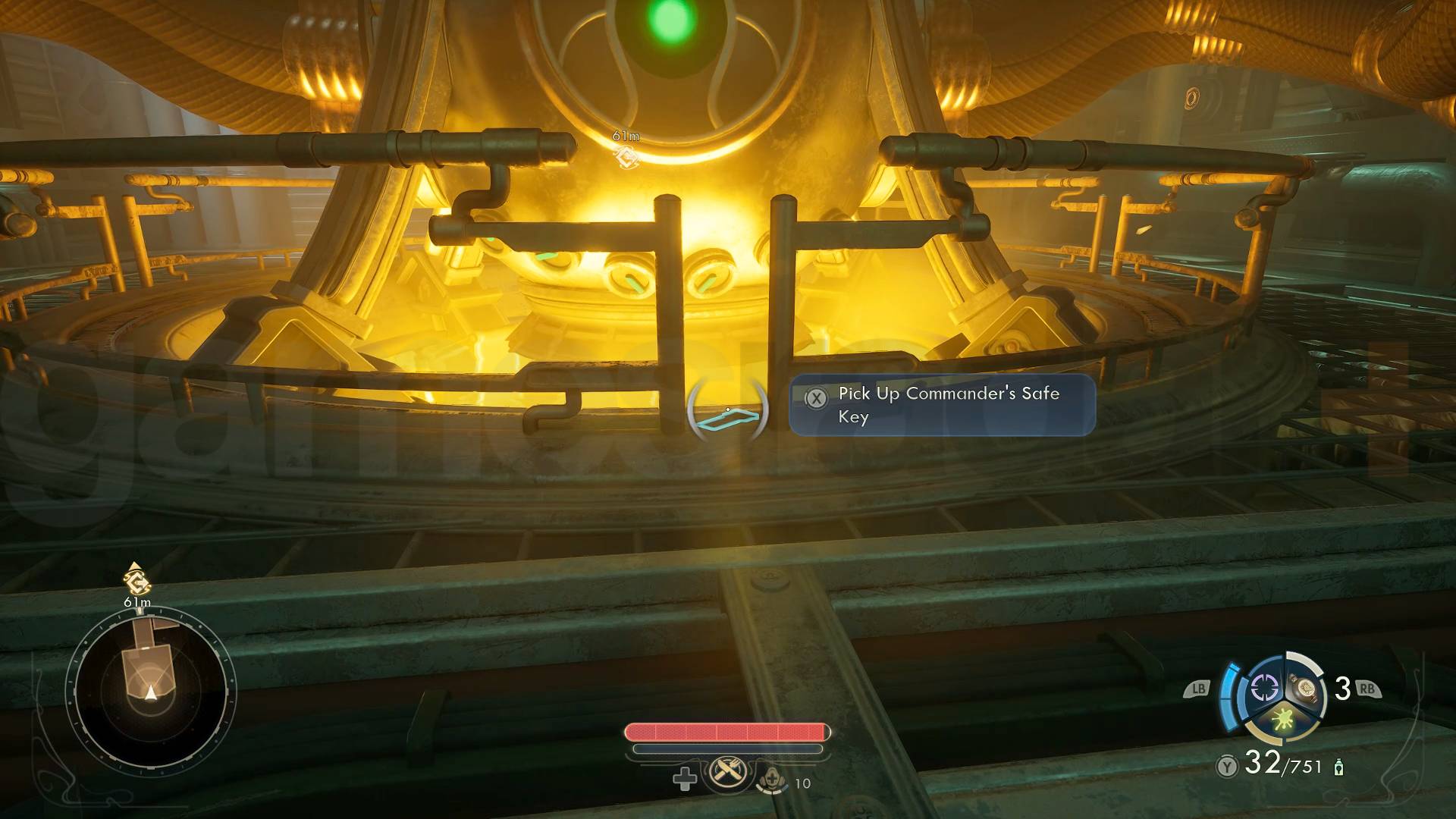Select the green plasma splat weapon wheel segment
The height and width of the screenshot is (819, 1456).
coord(1282,721)
